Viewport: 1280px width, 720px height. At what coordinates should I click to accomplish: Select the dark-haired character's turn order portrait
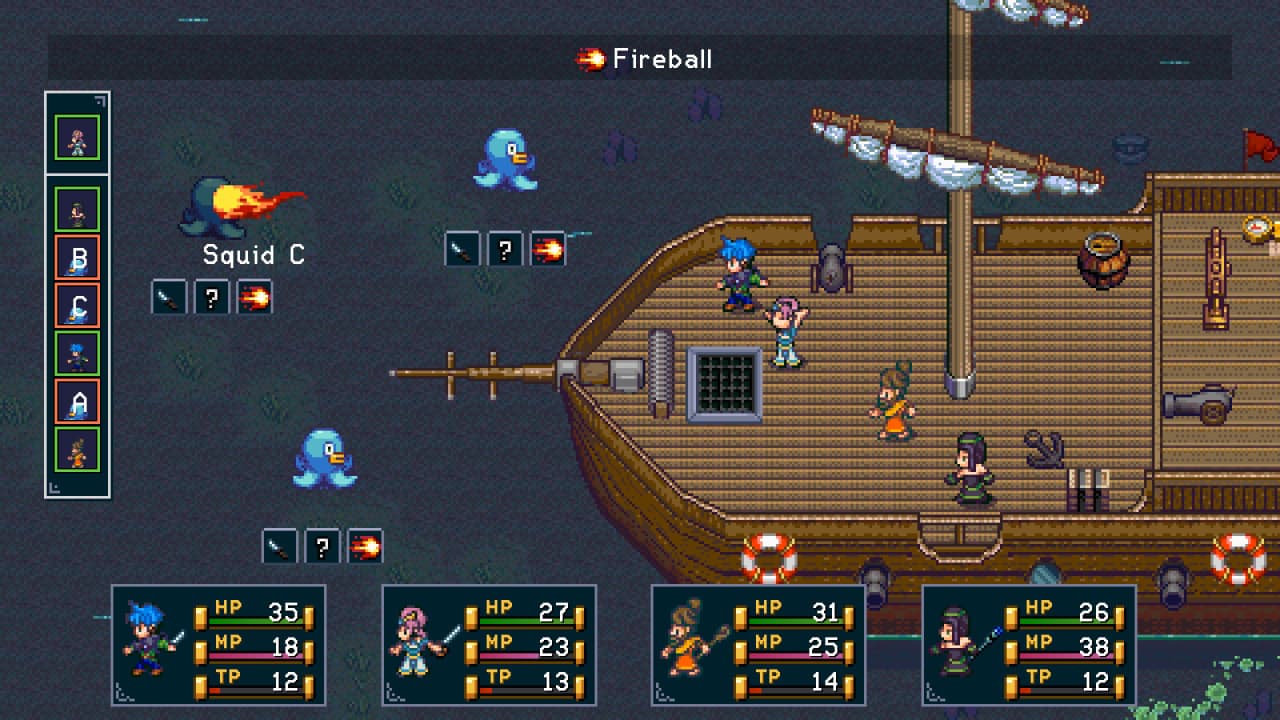point(77,210)
